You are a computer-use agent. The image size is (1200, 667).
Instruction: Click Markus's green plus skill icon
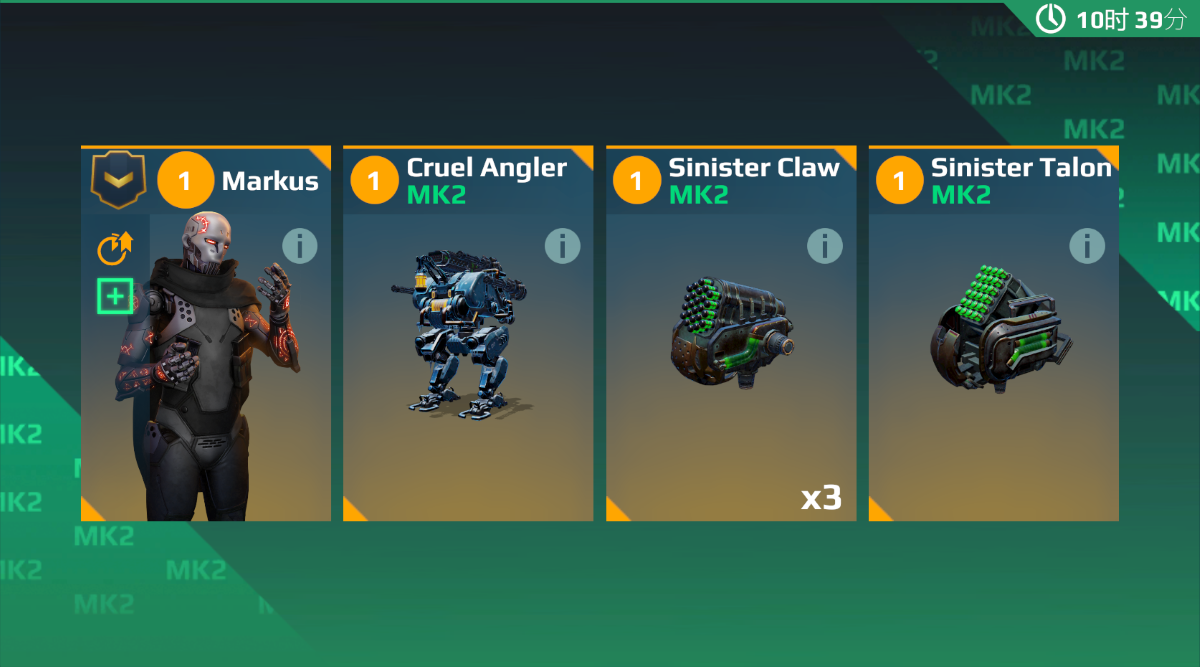[x=115, y=296]
